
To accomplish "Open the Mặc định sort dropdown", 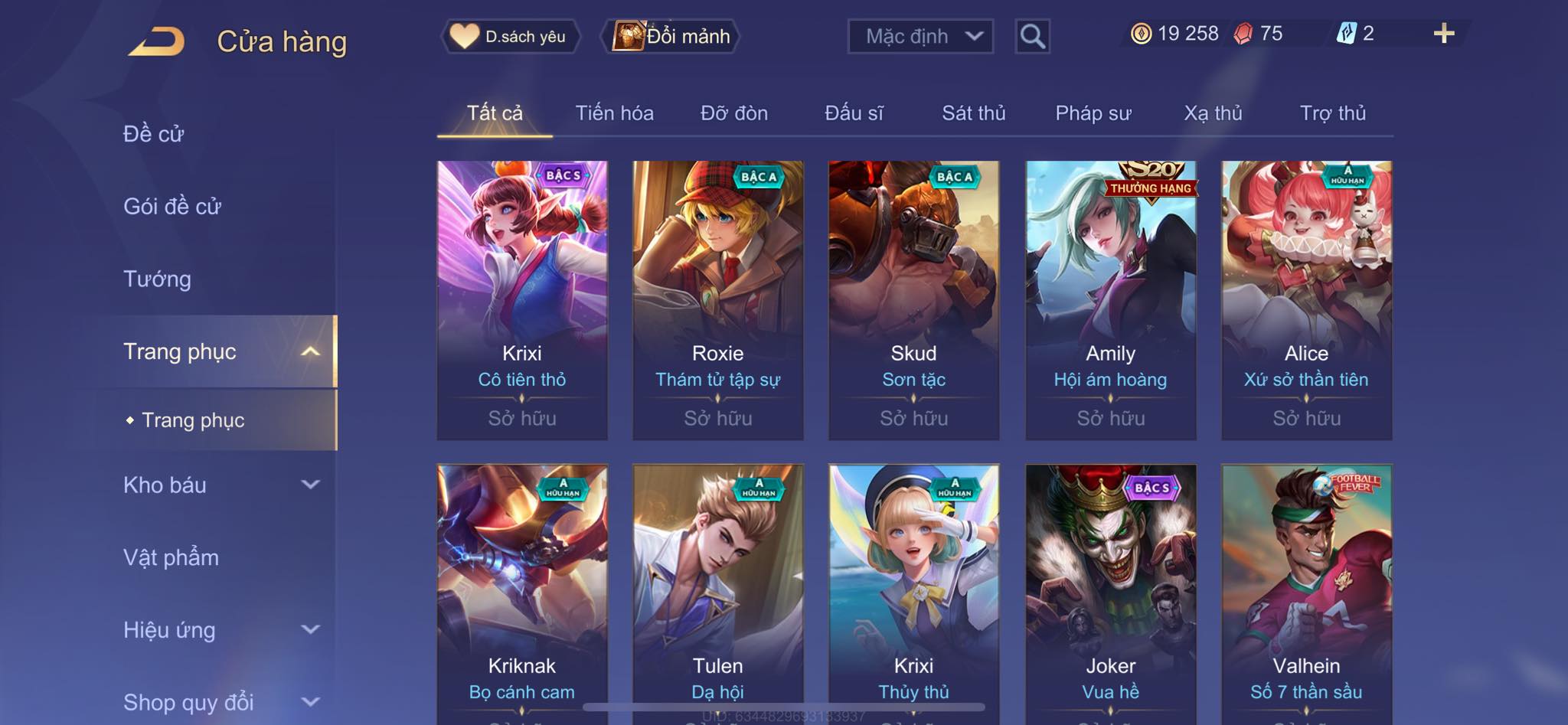I will pos(920,36).
